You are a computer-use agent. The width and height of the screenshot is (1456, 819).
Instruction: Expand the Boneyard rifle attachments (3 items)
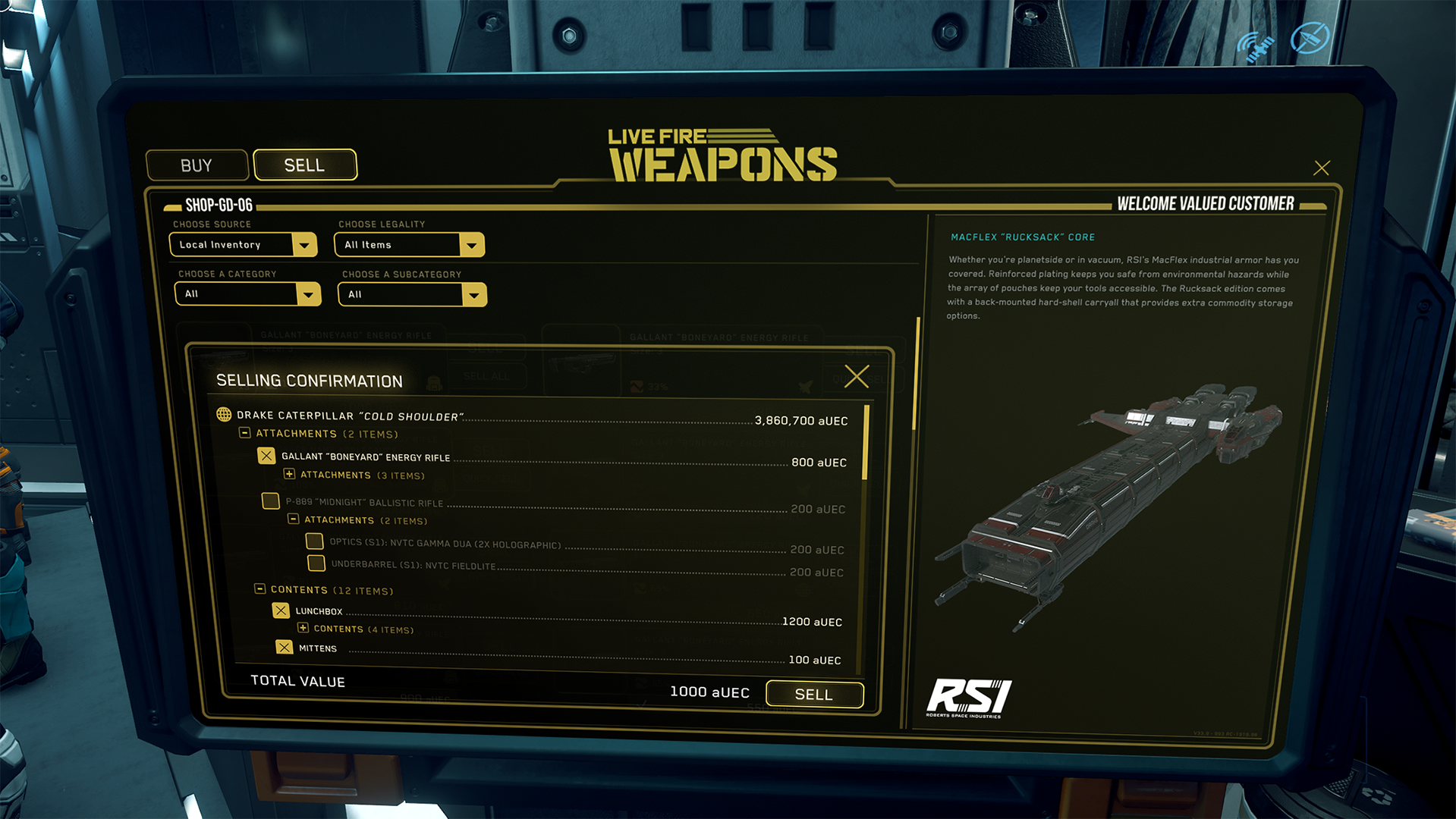(x=289, y=474)
